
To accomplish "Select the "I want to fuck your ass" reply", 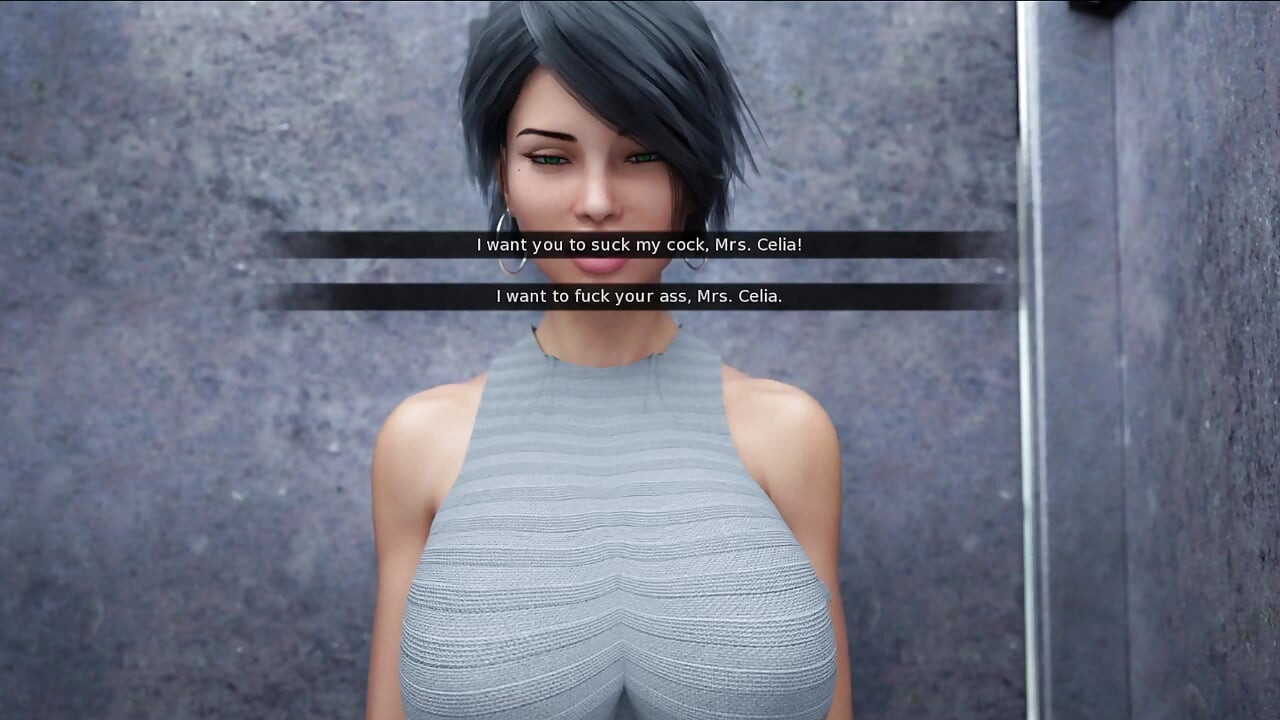I will click(x=639, y=296).
